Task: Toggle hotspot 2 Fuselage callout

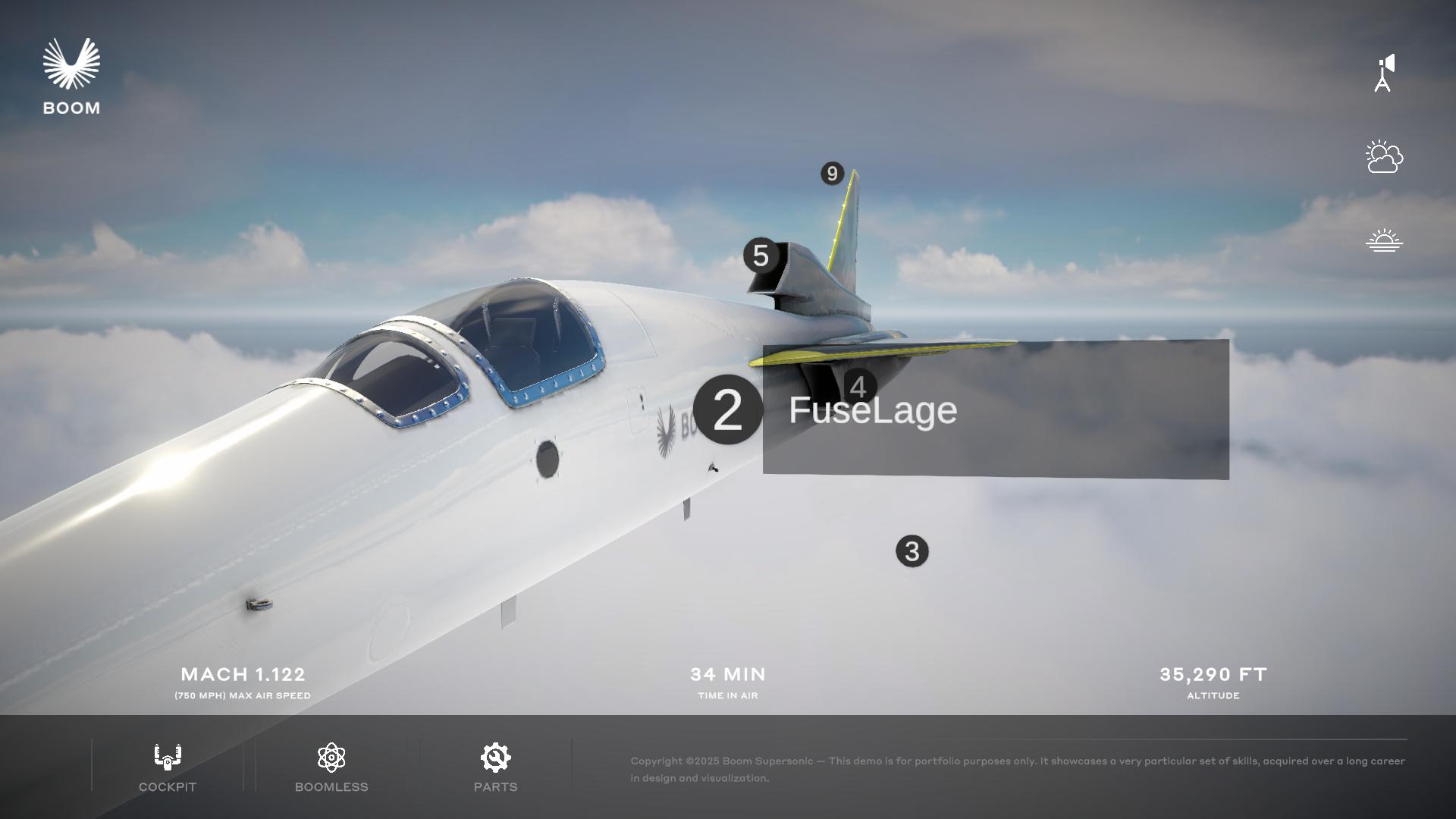Action: click(730, 410)
